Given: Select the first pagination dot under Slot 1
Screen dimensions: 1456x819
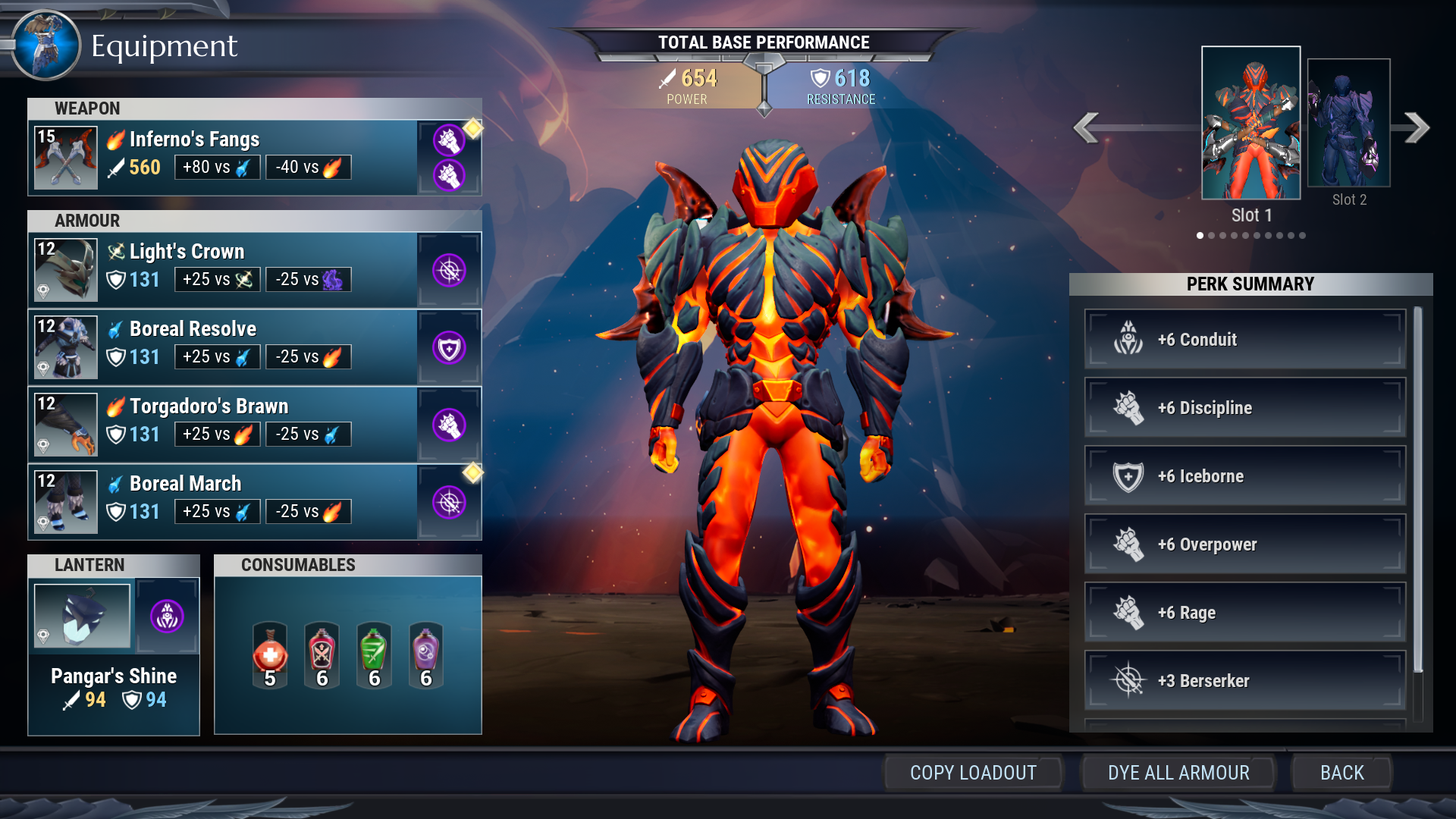Looking at the screenshot, I should 1201,236.
